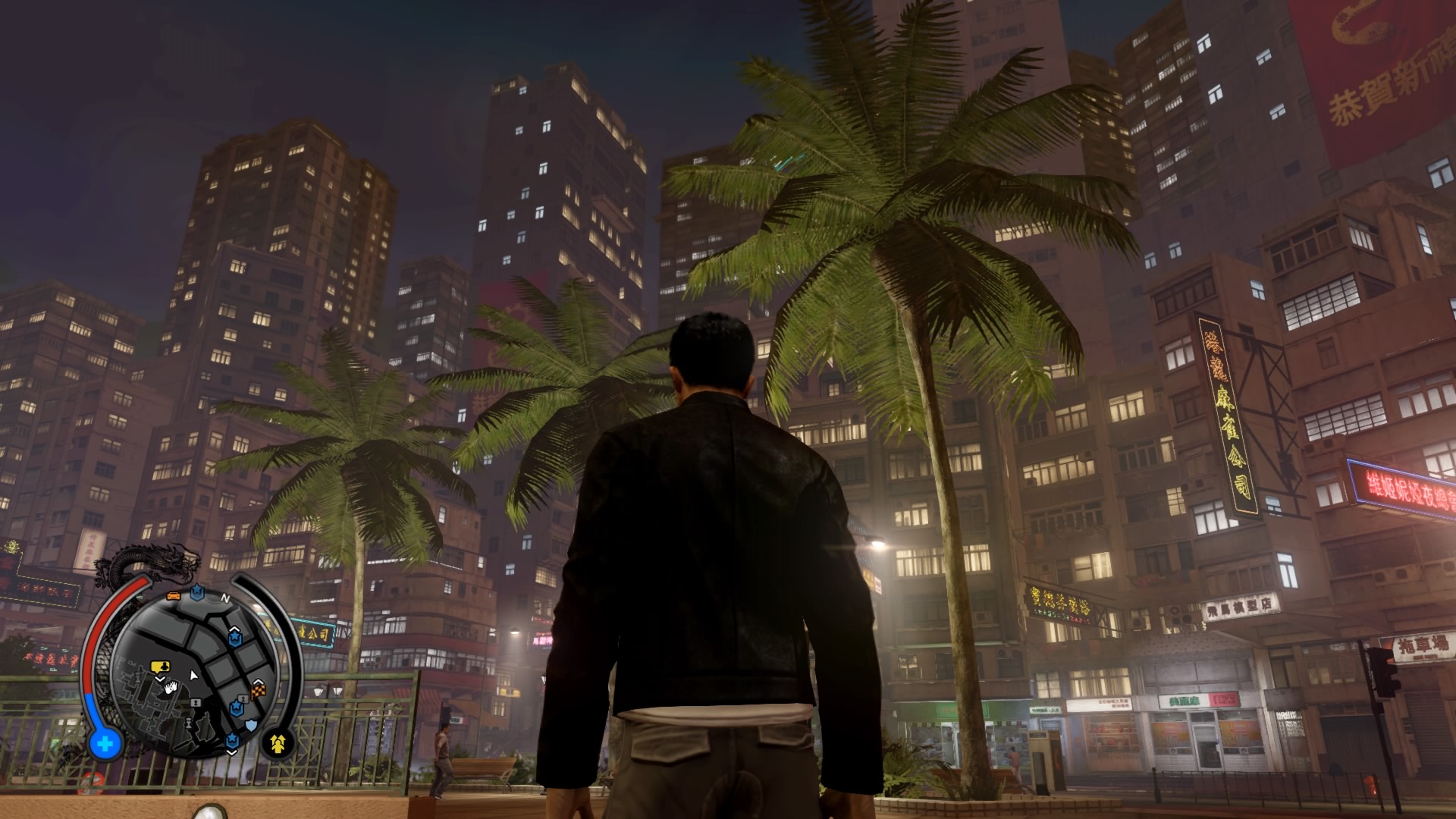Viewport: 1456px width, 819px height.
Task: Select the light-blue shield marker
Action: coord(250,726)
